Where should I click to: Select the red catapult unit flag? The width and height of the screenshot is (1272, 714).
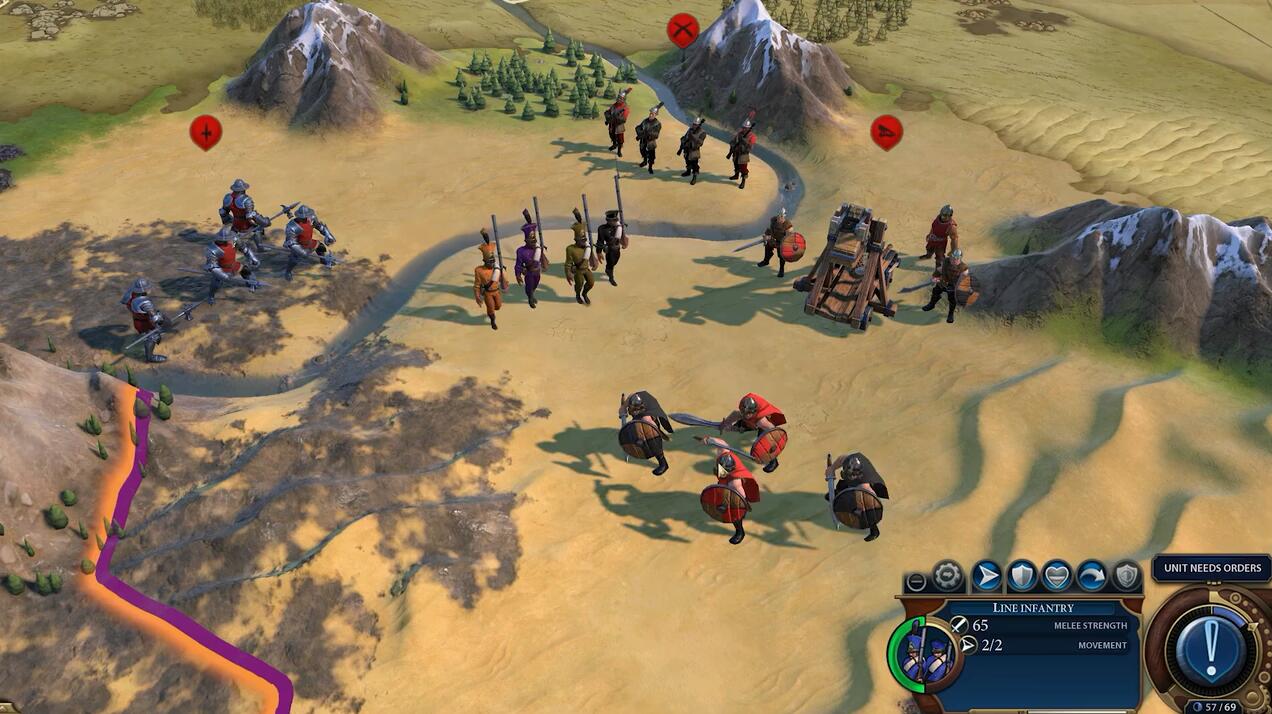pos(886,131)
